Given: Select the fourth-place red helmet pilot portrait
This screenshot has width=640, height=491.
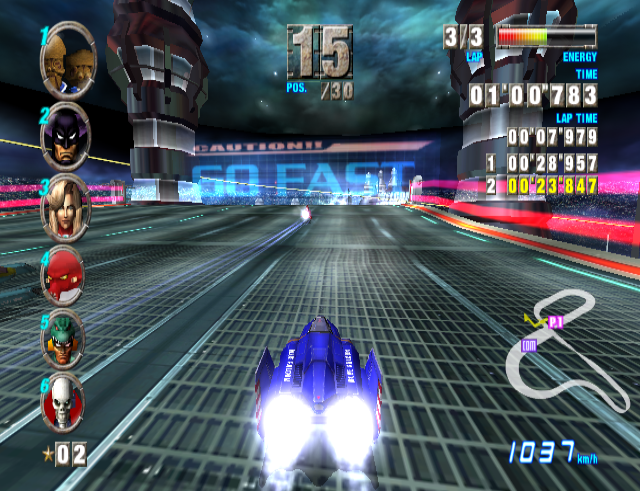Looking at the screenshot, I should [64, 273].
